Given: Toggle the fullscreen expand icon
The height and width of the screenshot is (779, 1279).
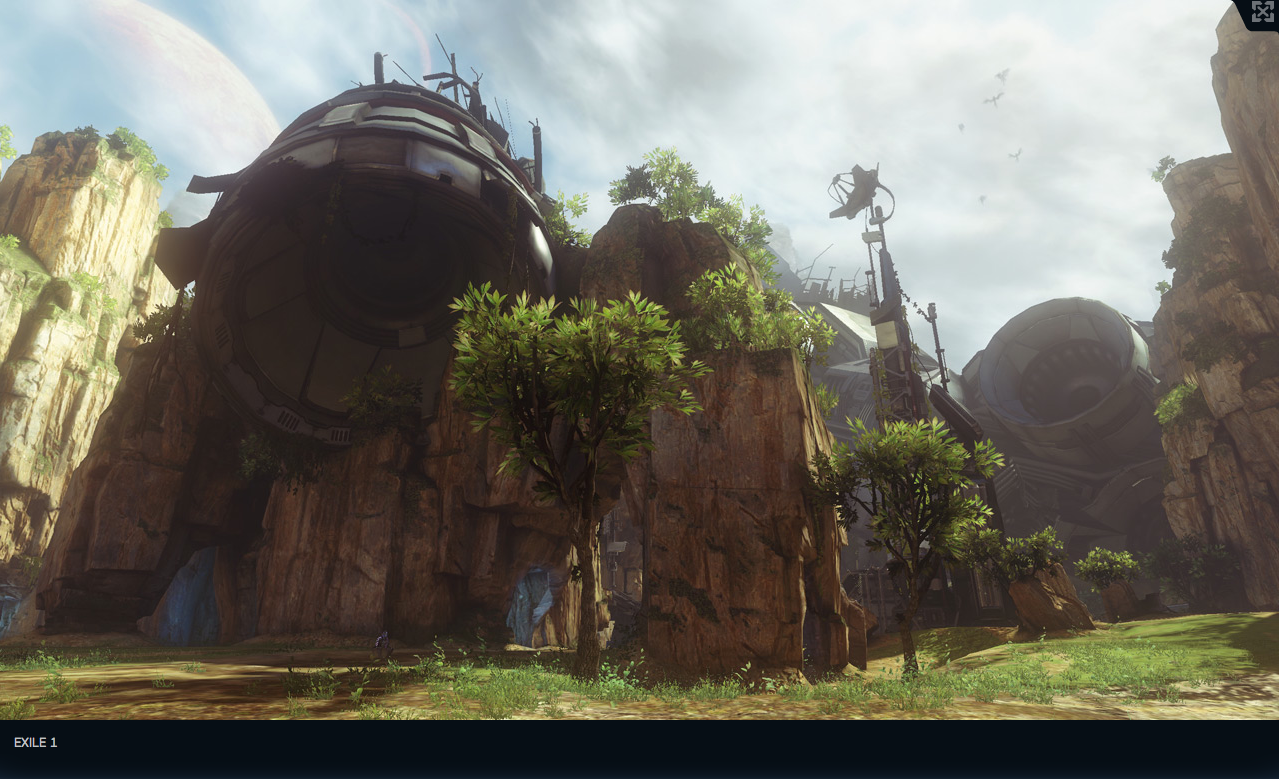Looking at the screenshot, I should [x=1262, y=12].
